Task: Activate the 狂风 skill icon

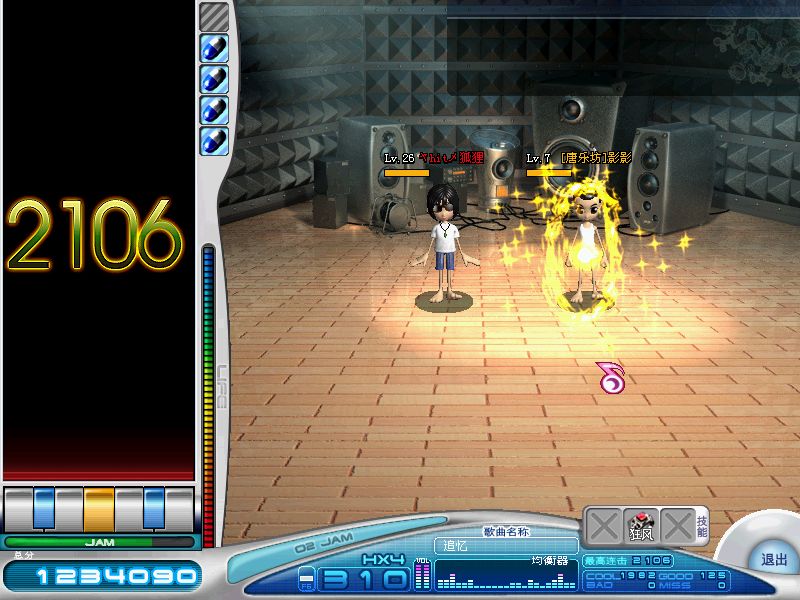Action: tap(640, 525)
